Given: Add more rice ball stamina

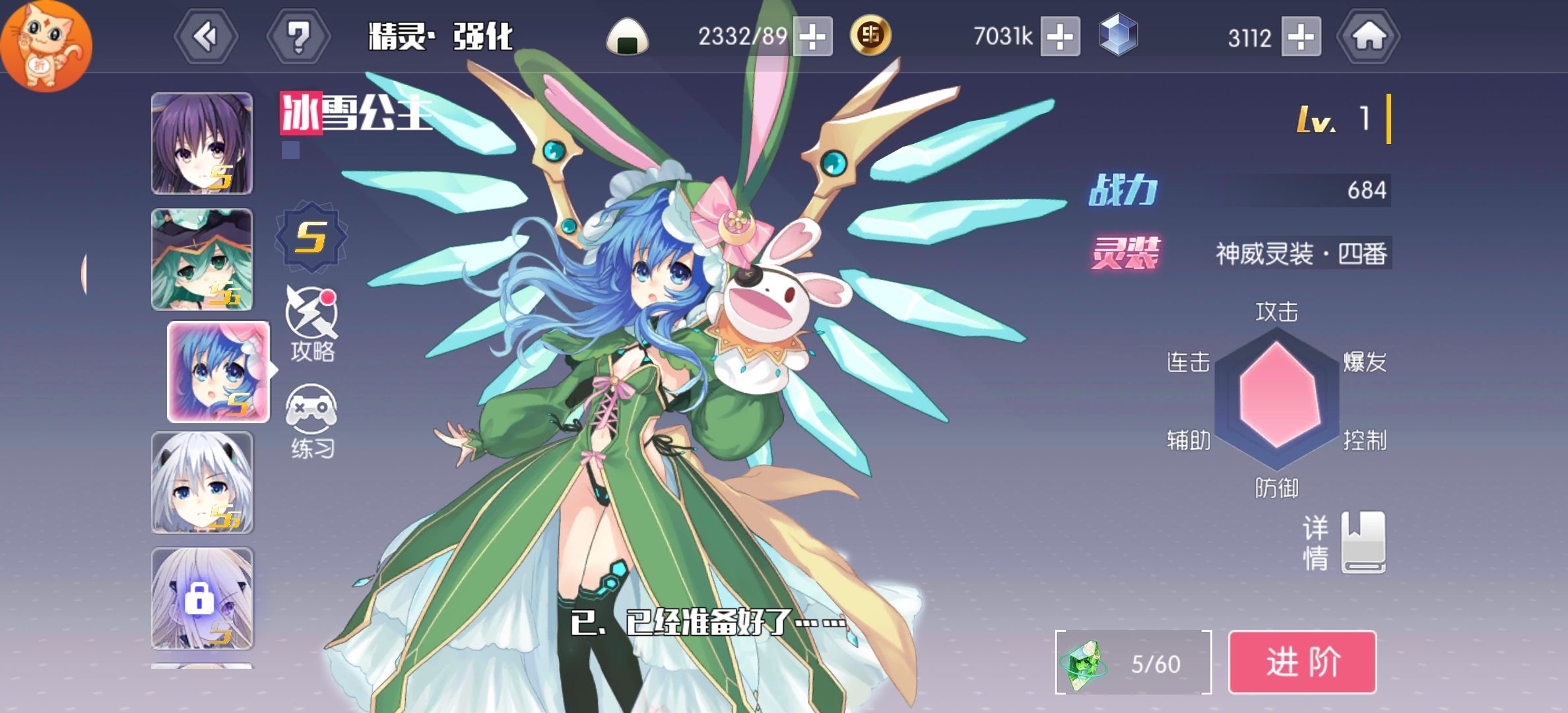Looking at the screenshot, I should [x=812, y=37].
